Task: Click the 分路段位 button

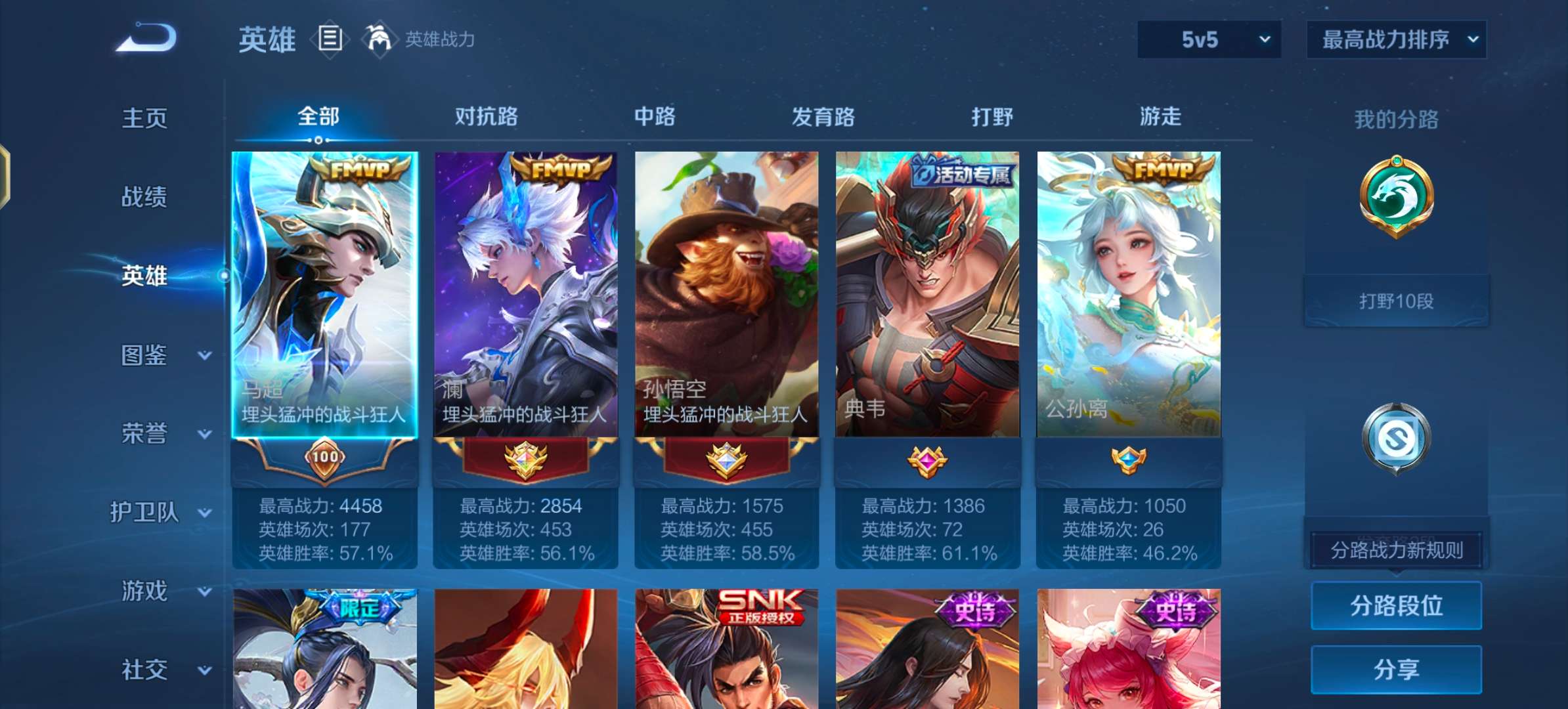Action: coord(1396,606)
